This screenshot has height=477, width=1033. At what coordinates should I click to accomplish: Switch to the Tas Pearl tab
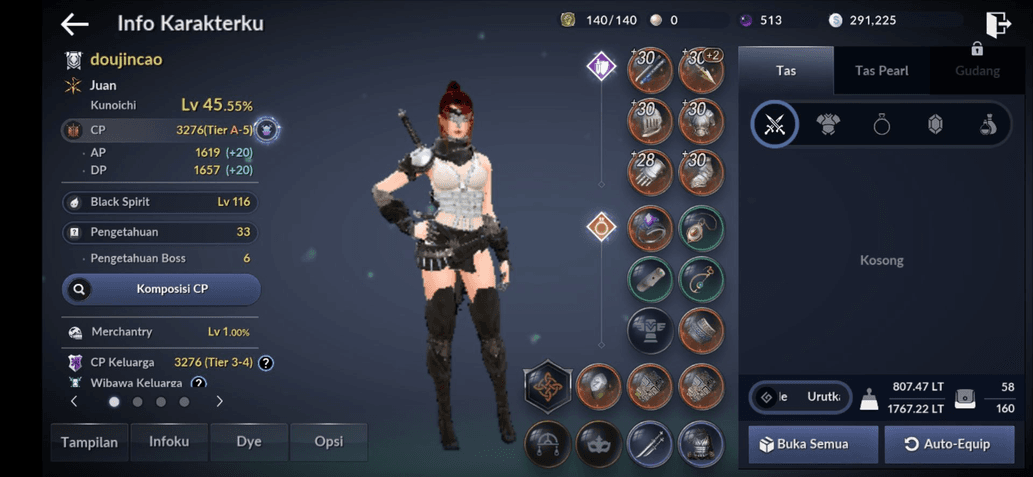pos(881,71)
